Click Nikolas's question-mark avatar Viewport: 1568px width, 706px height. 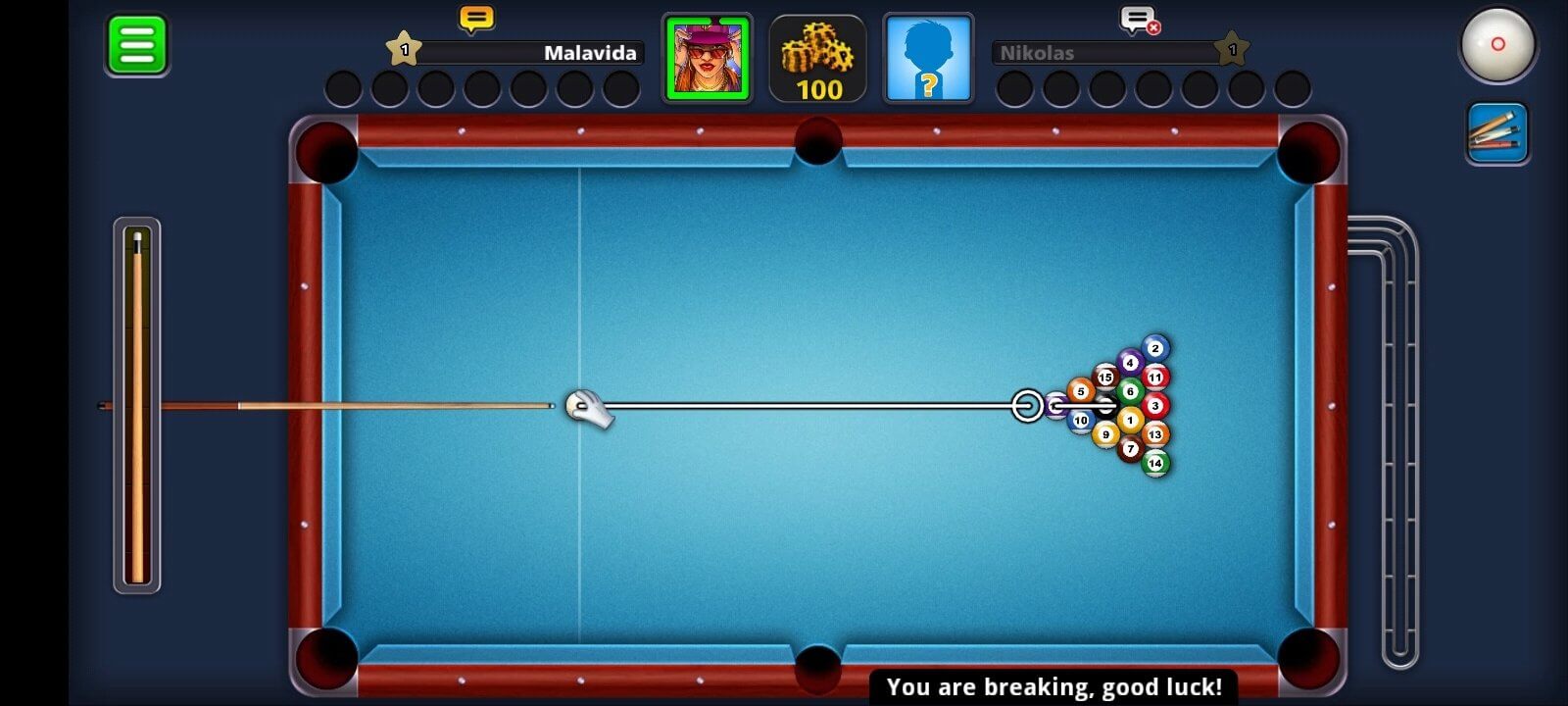(x=927, y=57)
